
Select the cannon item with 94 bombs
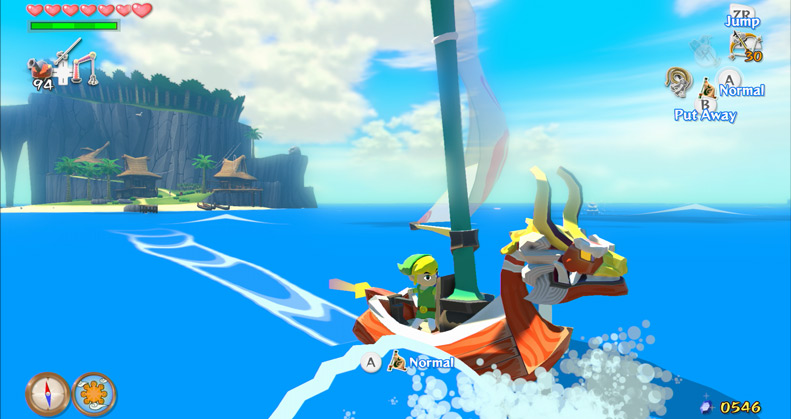coord(40,70)
